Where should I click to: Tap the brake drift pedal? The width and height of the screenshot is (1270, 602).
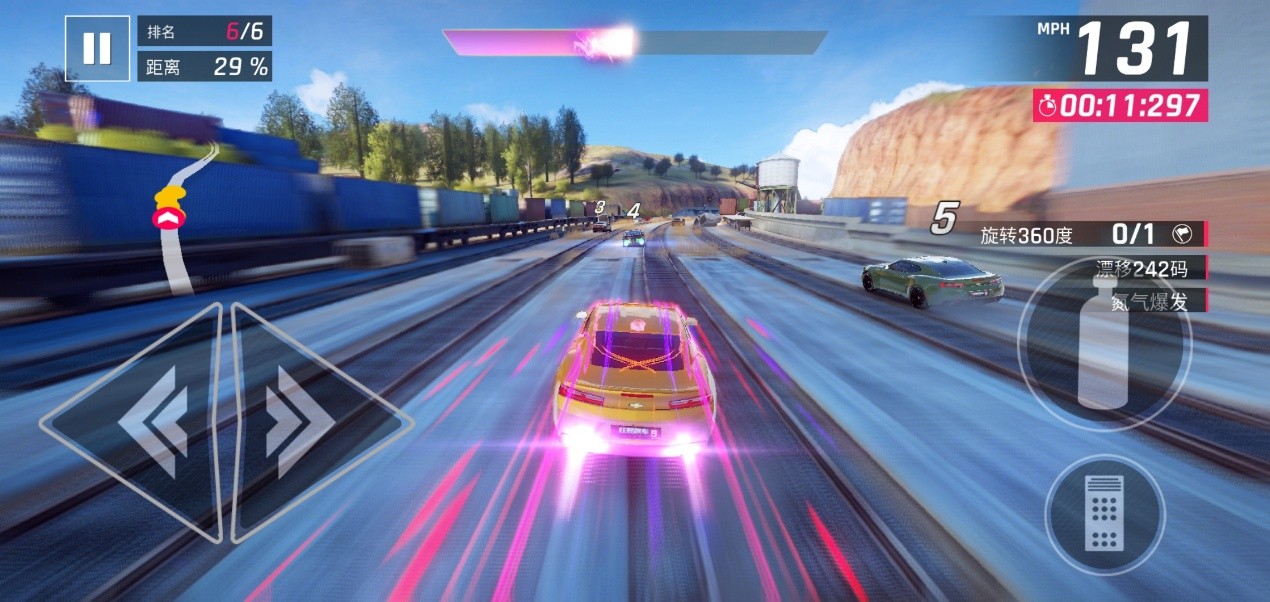coord(1104,514)
